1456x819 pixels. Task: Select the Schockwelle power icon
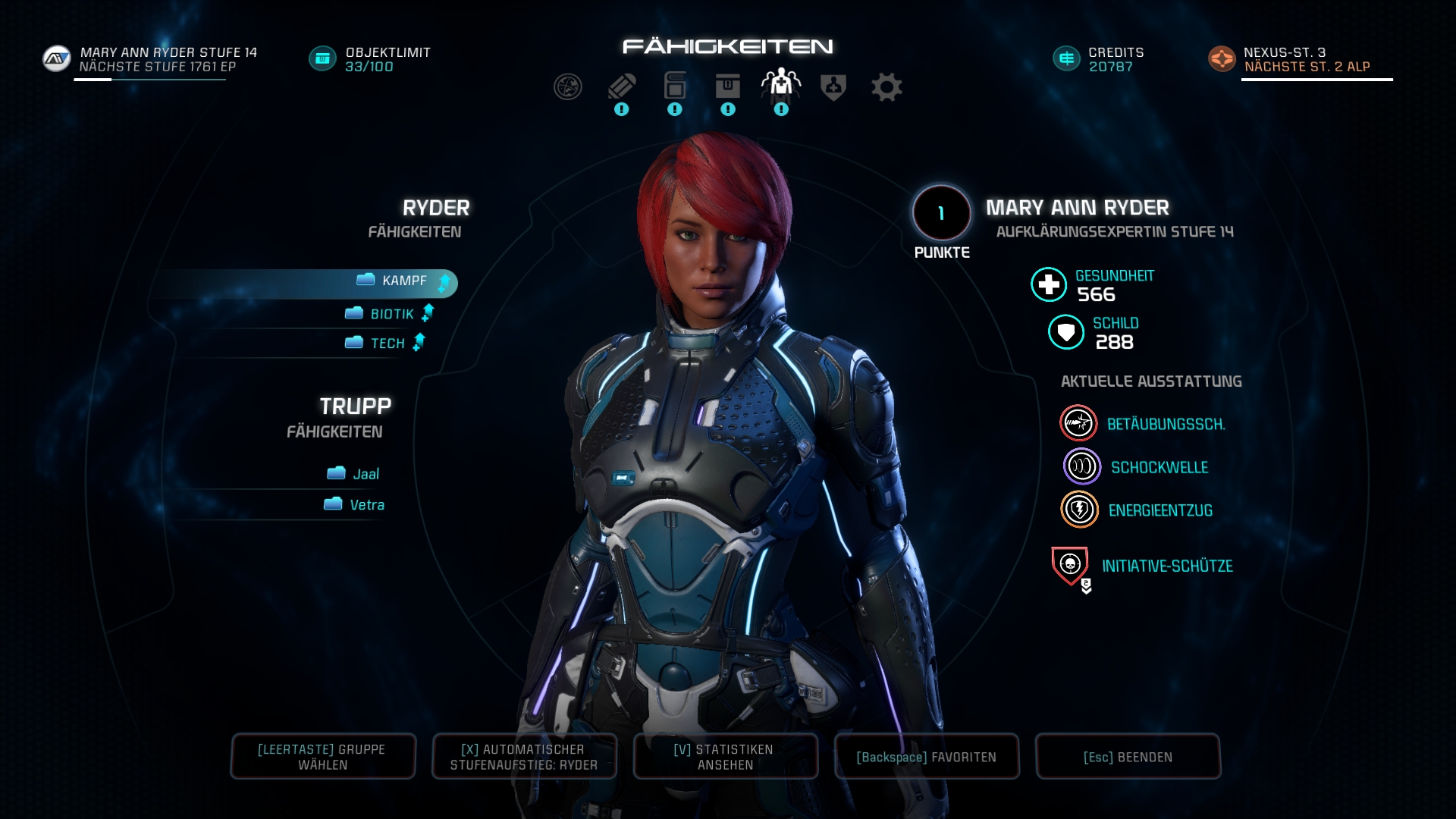coord(1079,466)
